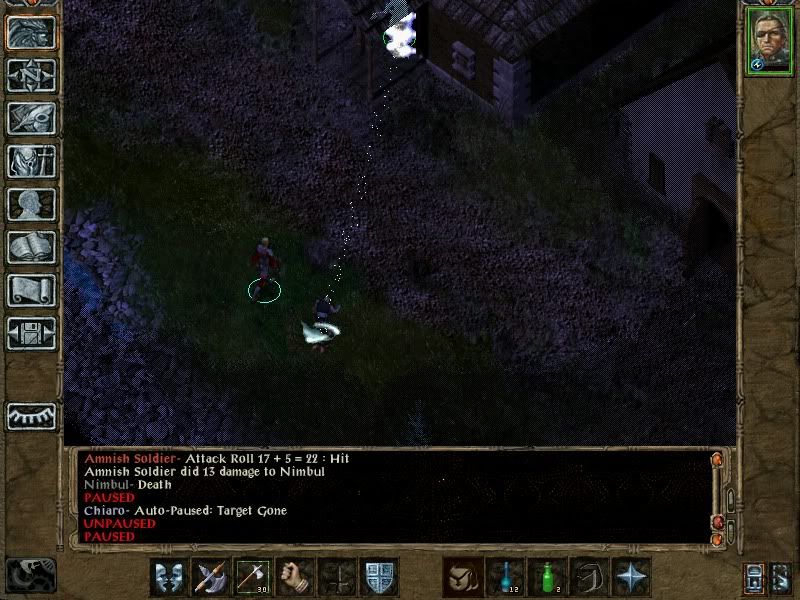Open the journal quill button
The image size is (800, 600).
tap(31, 118)
